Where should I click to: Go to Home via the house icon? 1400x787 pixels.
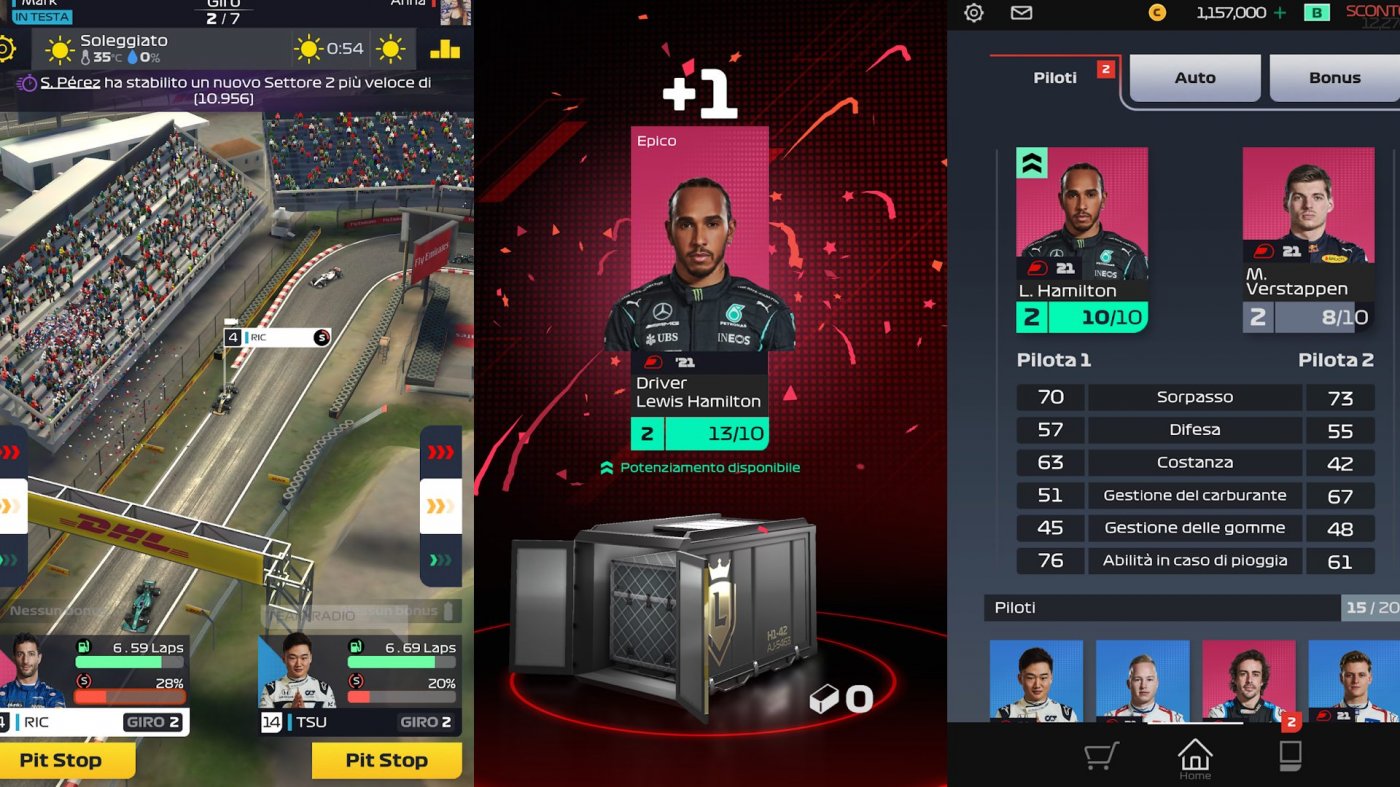1194,757
